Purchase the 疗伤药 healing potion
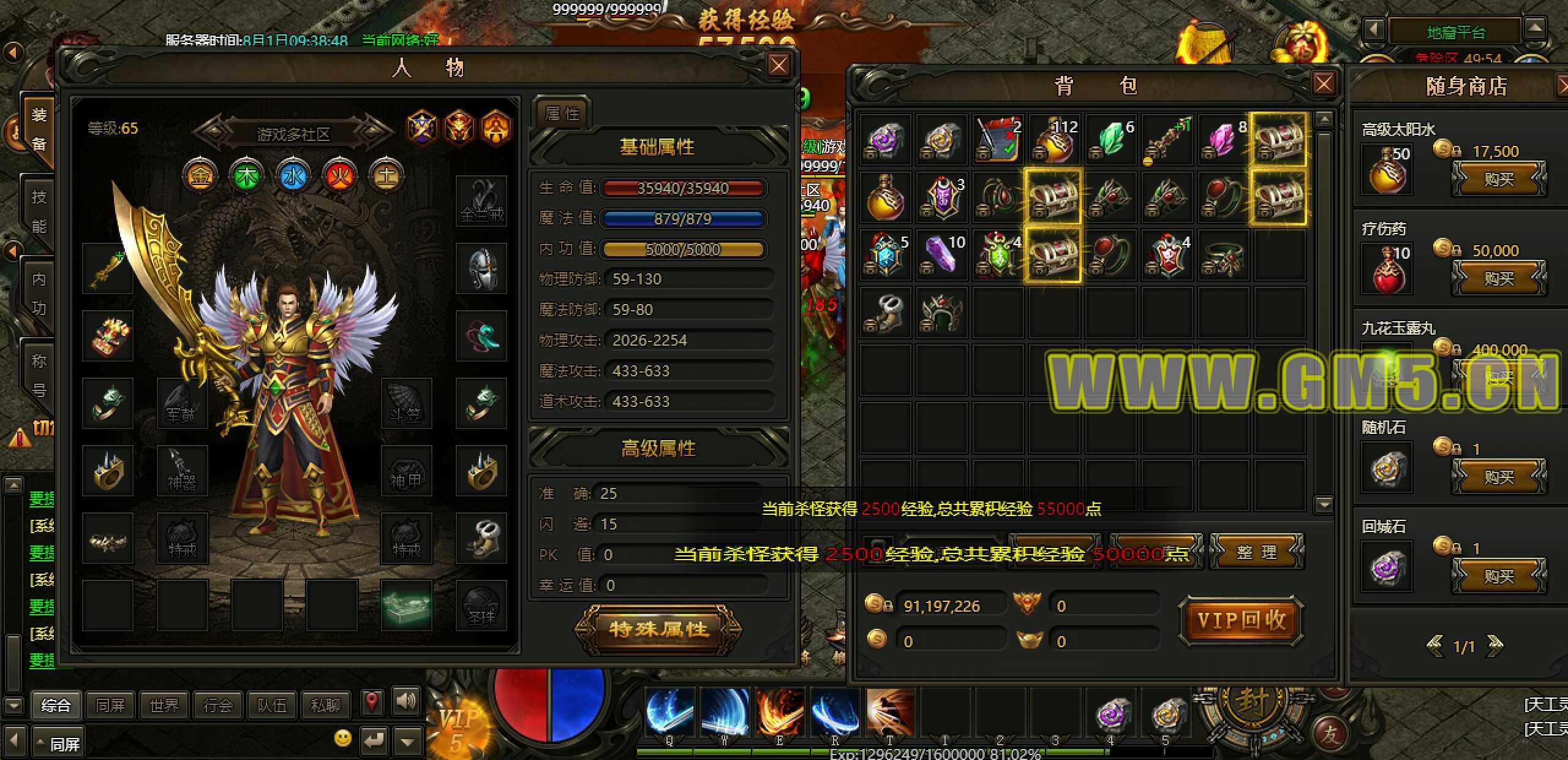1568x760 pixels. click(x=1498, y=278)
